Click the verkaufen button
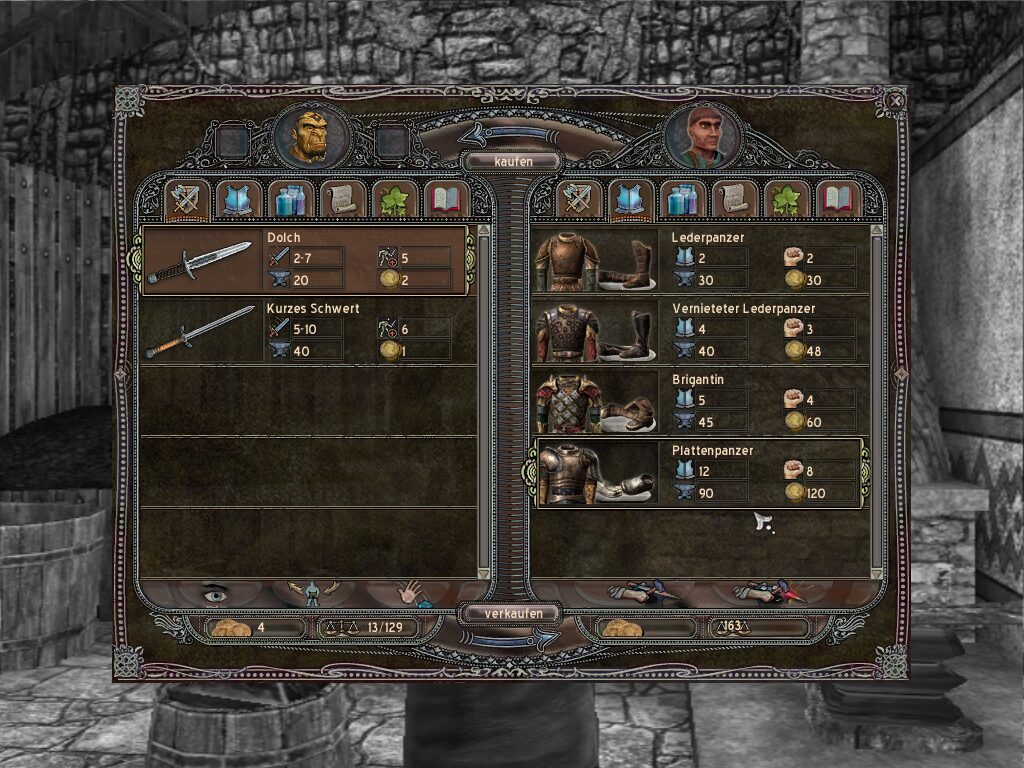The width and height of the screenshot is (1024, 768). [511, 613]
